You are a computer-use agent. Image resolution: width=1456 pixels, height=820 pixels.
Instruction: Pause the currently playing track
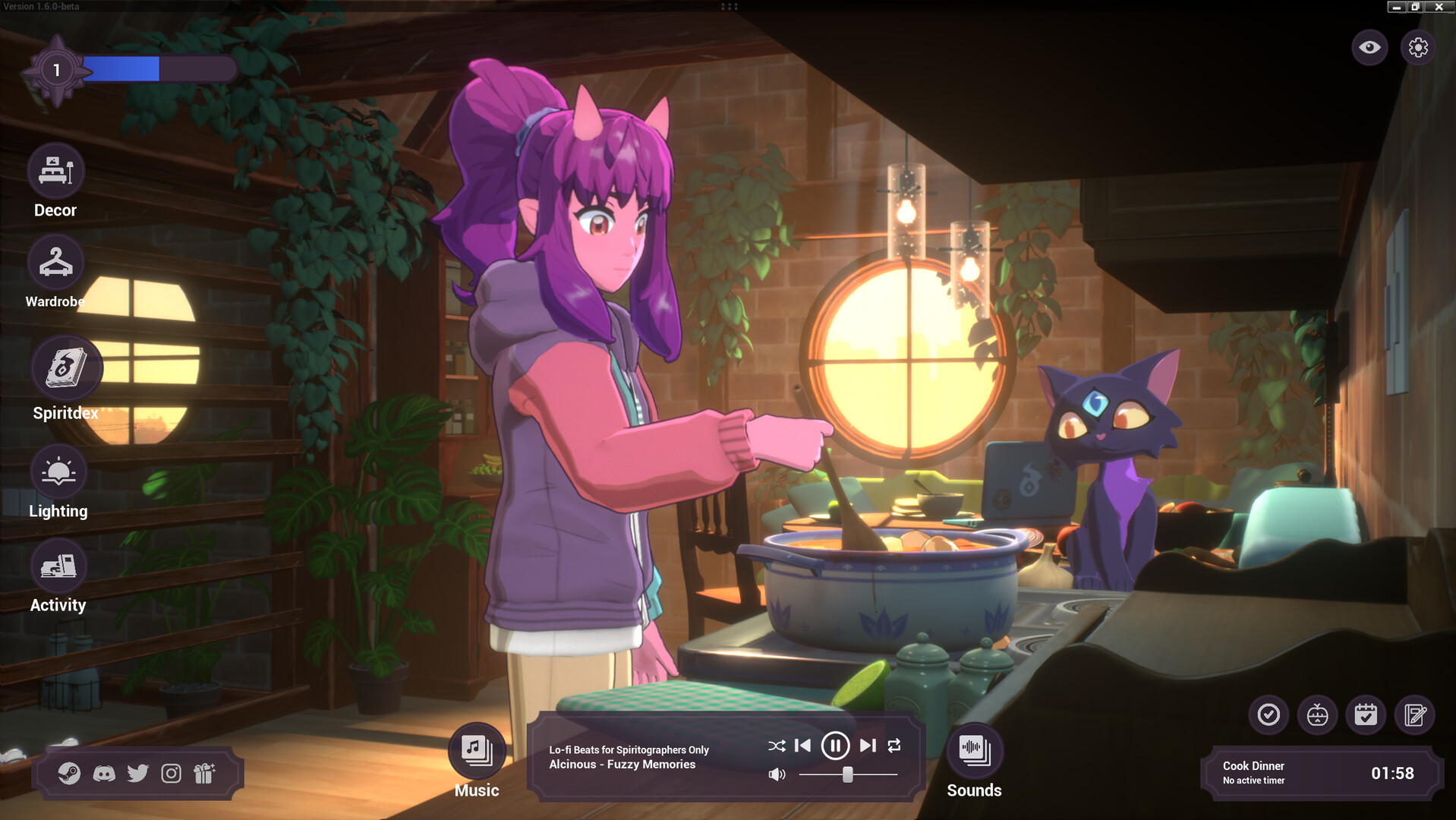coord(835,746)
